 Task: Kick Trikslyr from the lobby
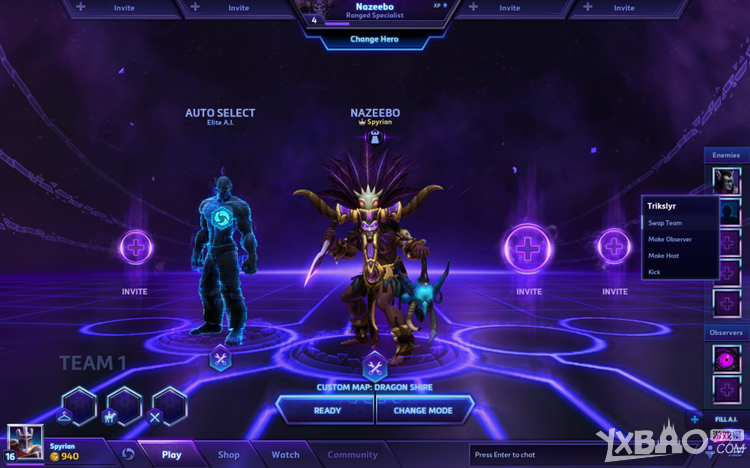pos(654,271)
